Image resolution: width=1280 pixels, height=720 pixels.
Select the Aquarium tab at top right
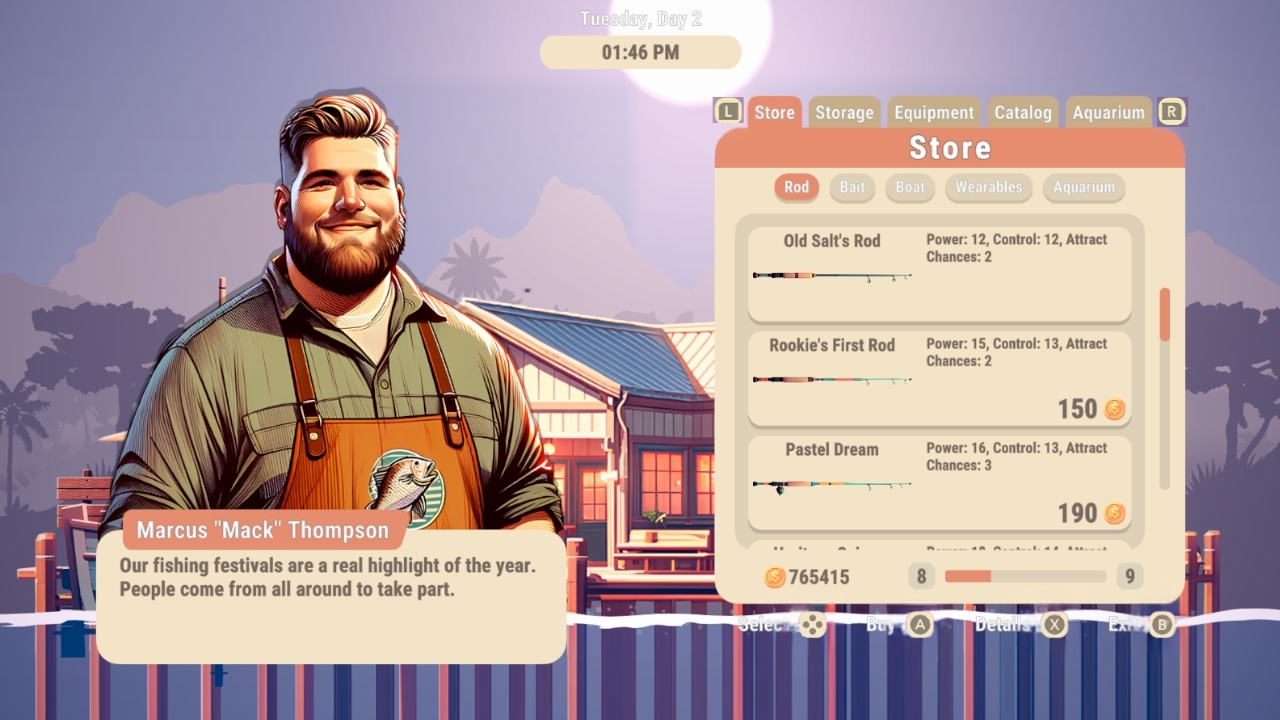click(x=1108, y=112)
